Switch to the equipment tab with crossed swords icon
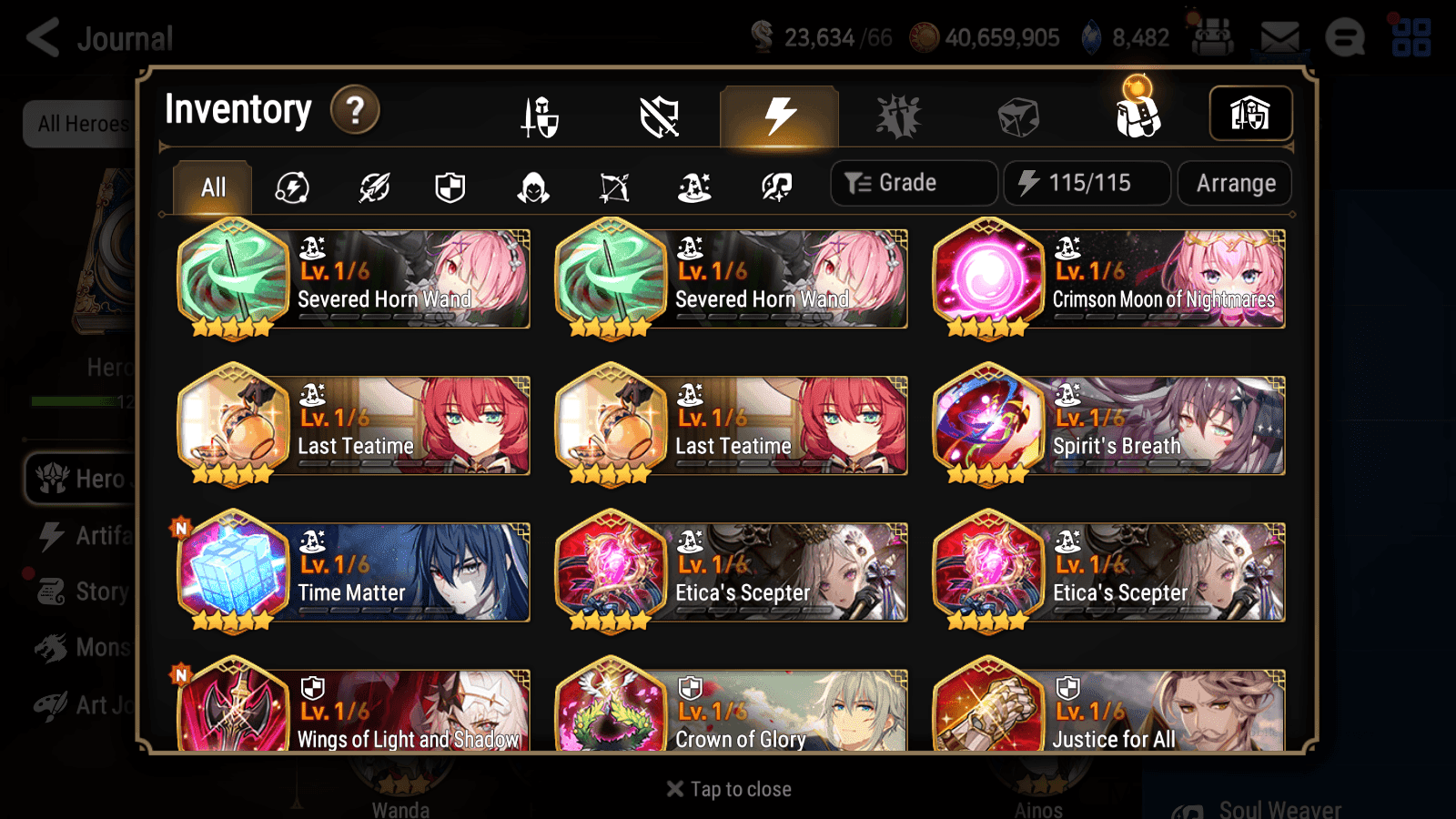The image size is (1456, 819). tap(538, 116)
